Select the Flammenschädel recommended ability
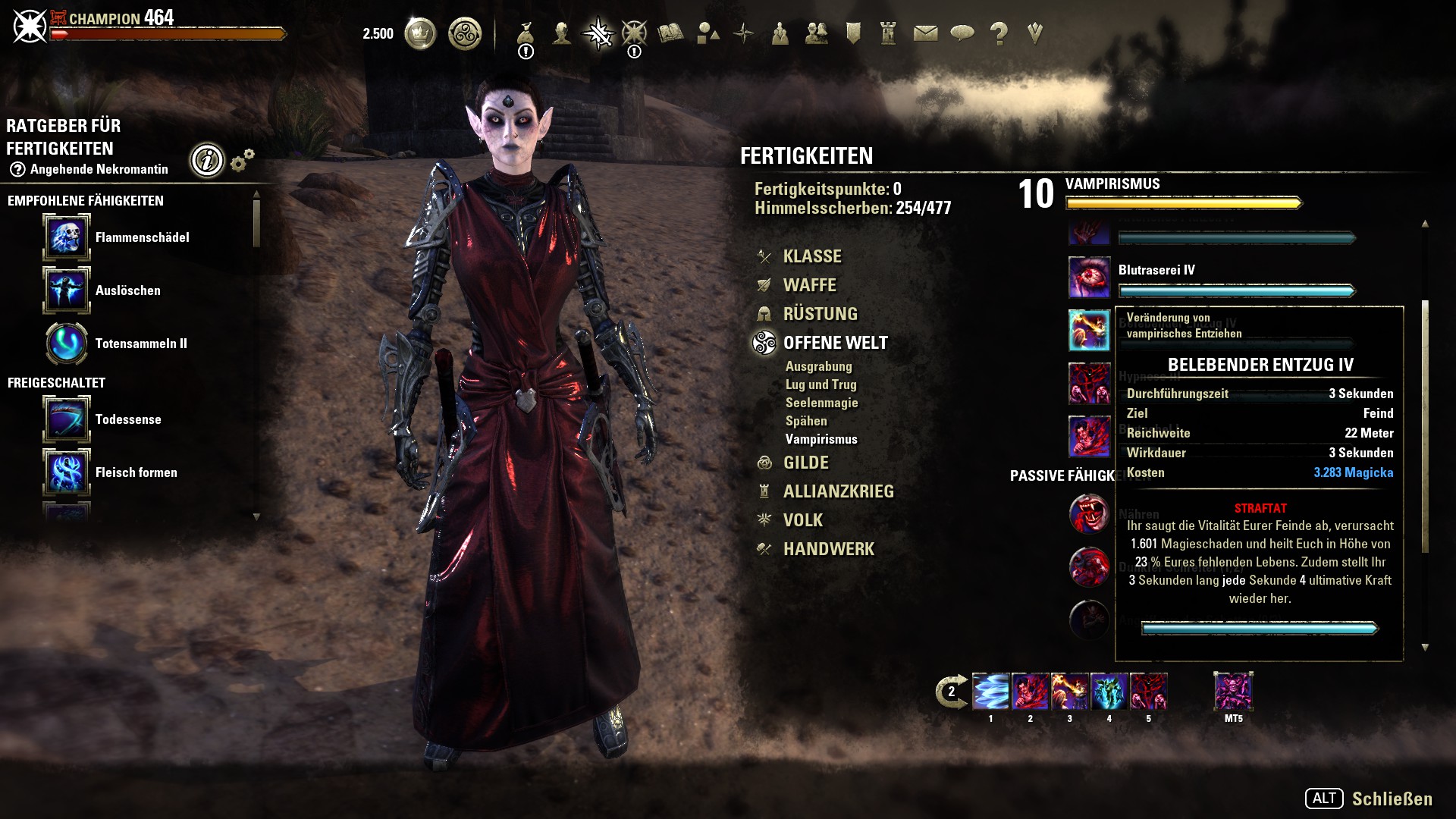 tap(67, 237)
